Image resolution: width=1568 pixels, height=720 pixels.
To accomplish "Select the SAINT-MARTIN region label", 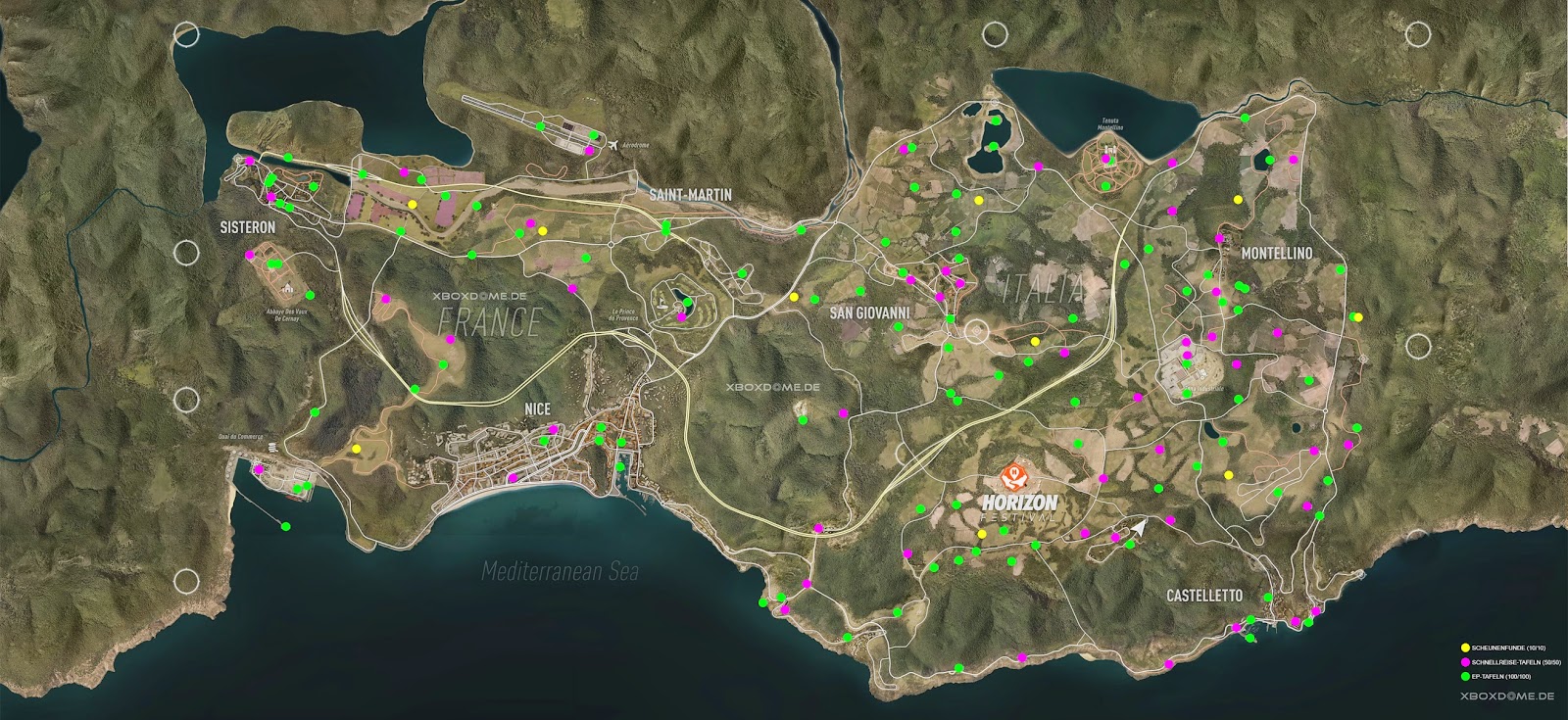I will point(693,194).
